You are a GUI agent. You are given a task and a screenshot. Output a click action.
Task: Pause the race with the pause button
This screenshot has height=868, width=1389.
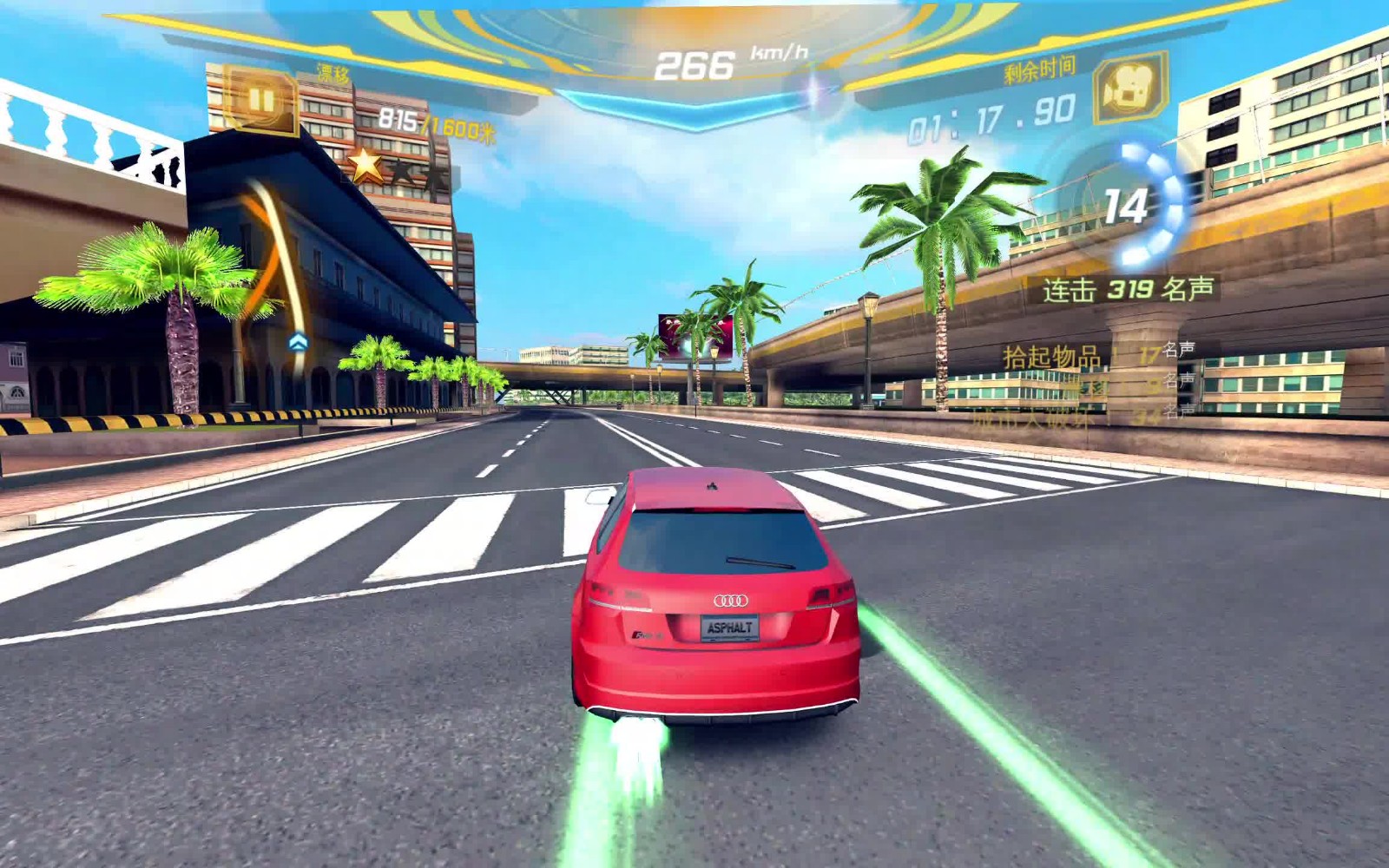261,100
